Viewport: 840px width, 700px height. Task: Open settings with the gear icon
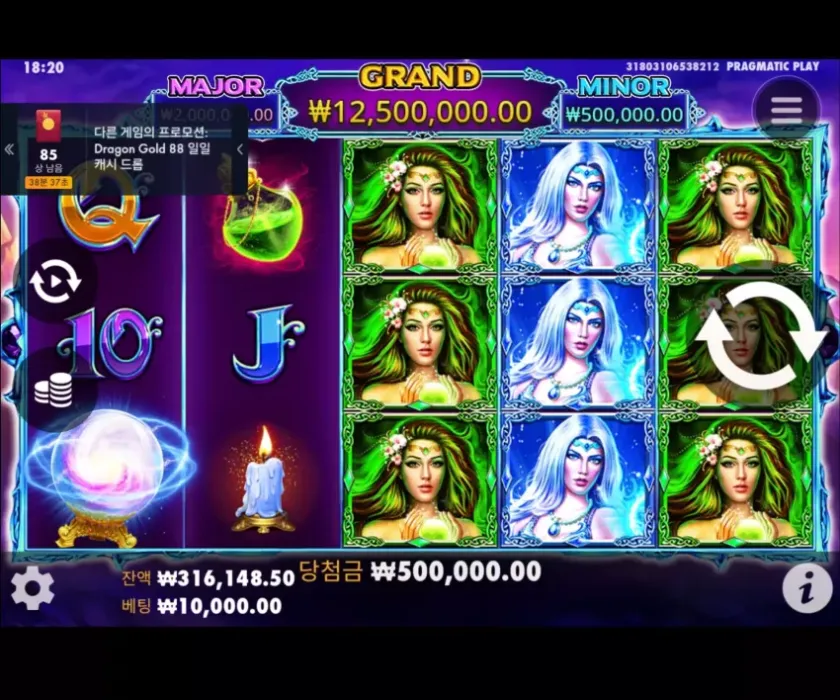(x=32, y=588)
